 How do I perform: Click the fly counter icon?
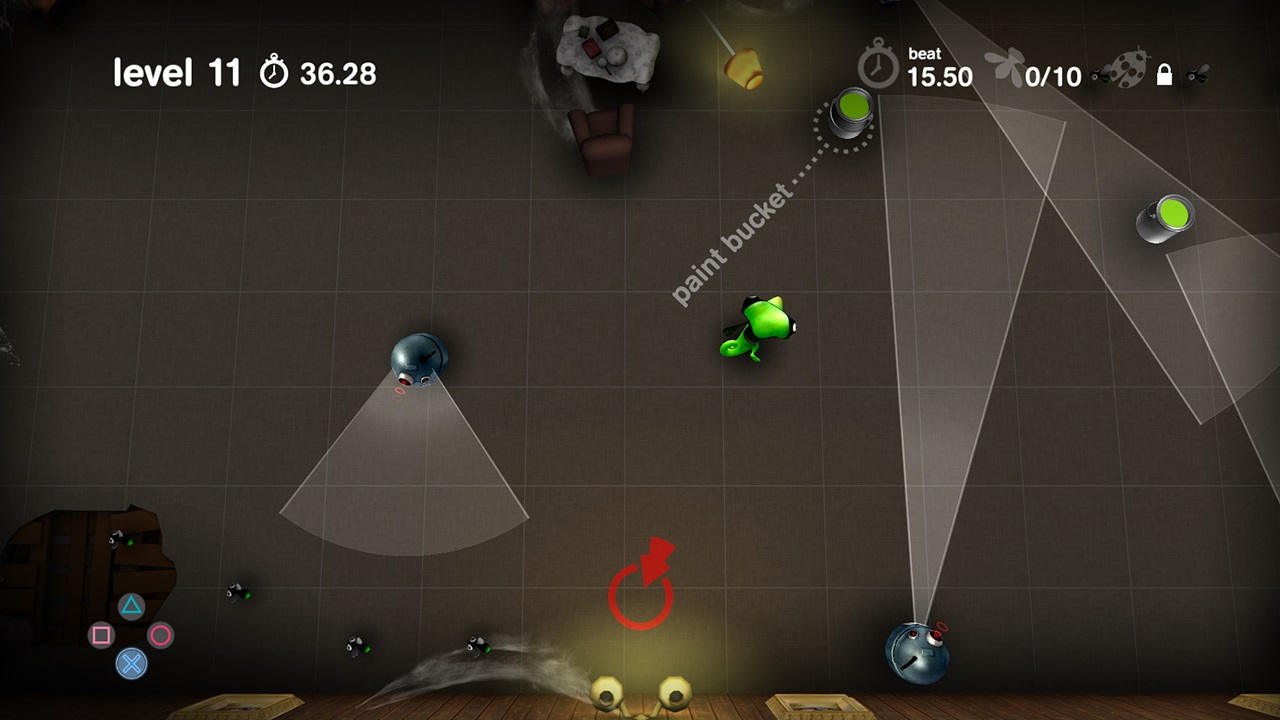click(x=1003, y=65)
